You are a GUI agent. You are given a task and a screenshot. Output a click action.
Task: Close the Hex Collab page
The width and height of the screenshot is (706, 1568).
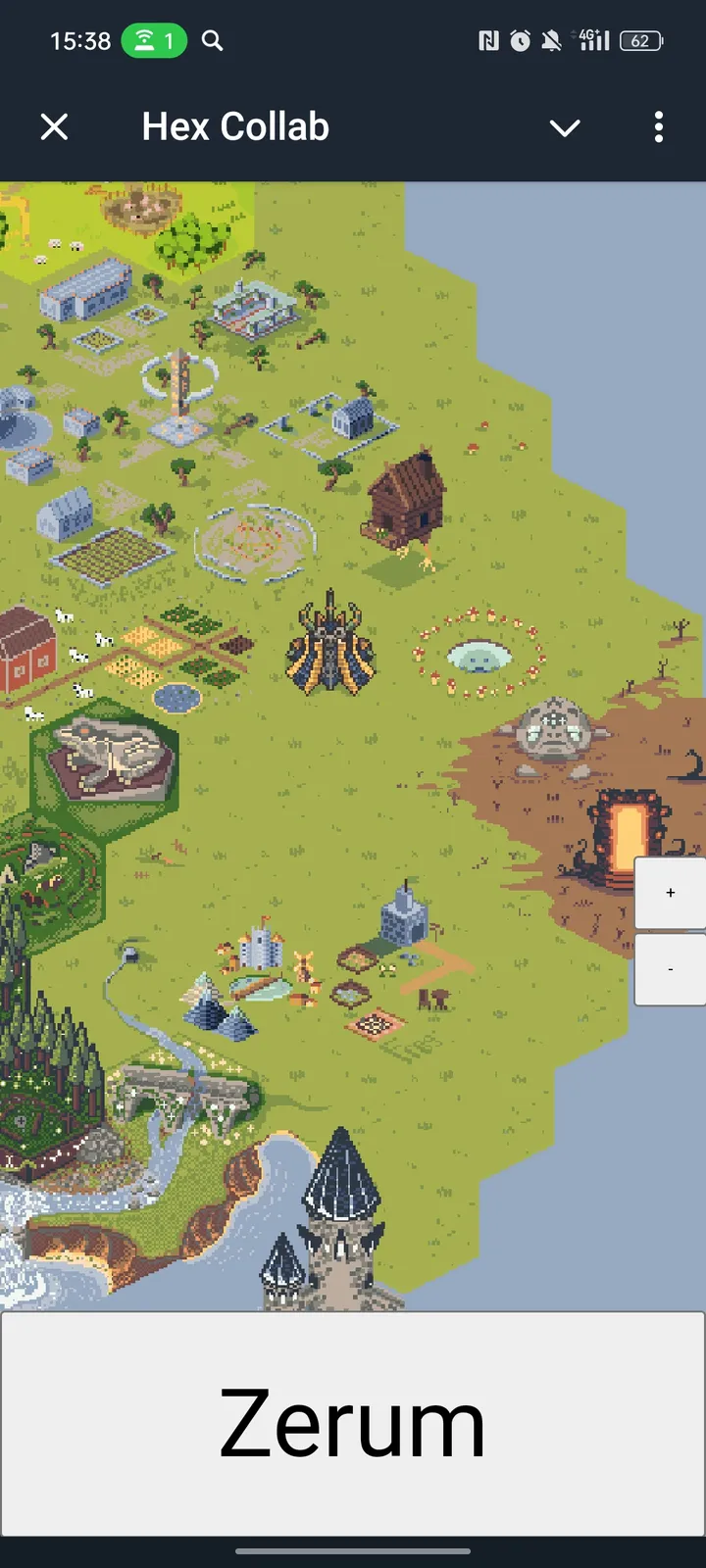55,126
